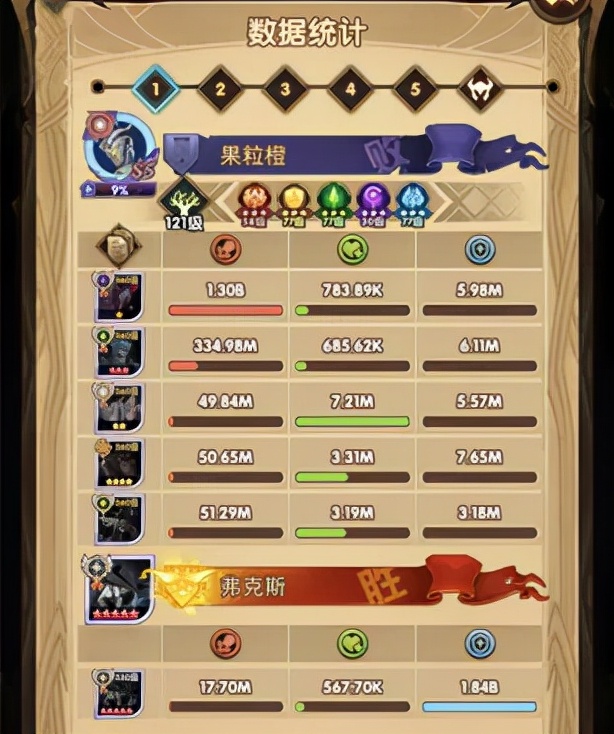Switch to round 2 tab
This screenshot has width=614, height=734.
click(220, 88)
